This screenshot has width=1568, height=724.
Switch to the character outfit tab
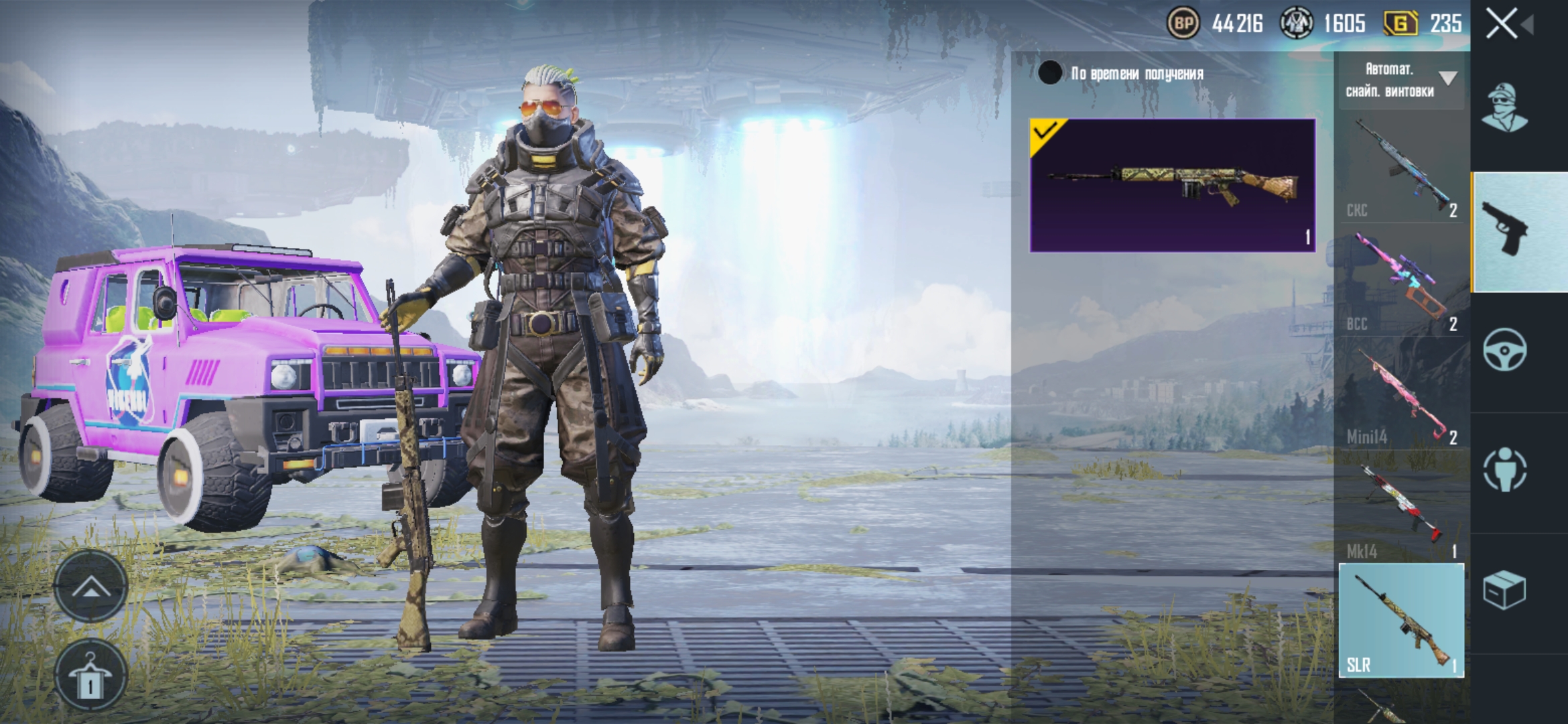[1505, 109]
